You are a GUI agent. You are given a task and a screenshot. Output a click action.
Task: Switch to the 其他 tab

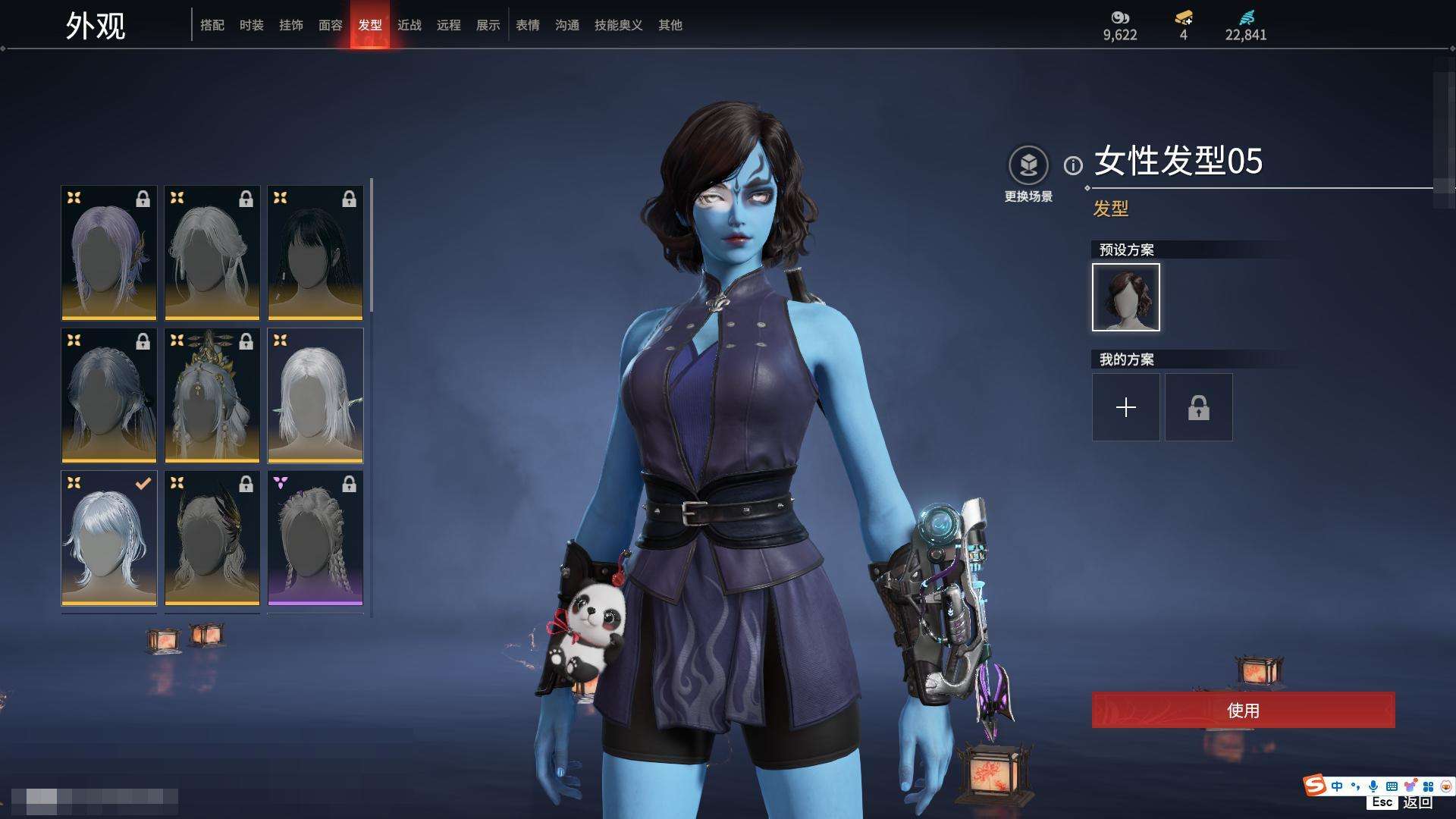coord(670,25)
